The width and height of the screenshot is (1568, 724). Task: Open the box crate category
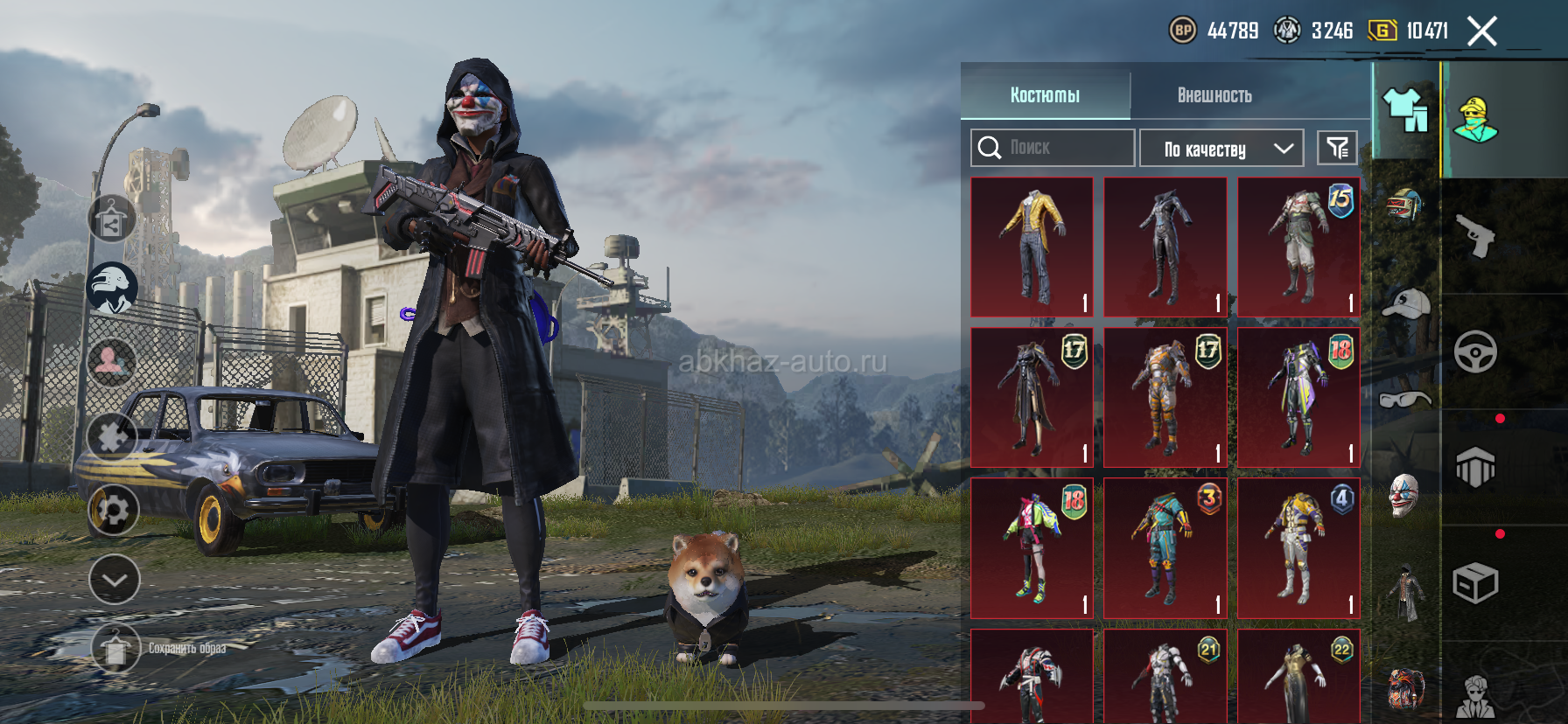pos(1475,583)
